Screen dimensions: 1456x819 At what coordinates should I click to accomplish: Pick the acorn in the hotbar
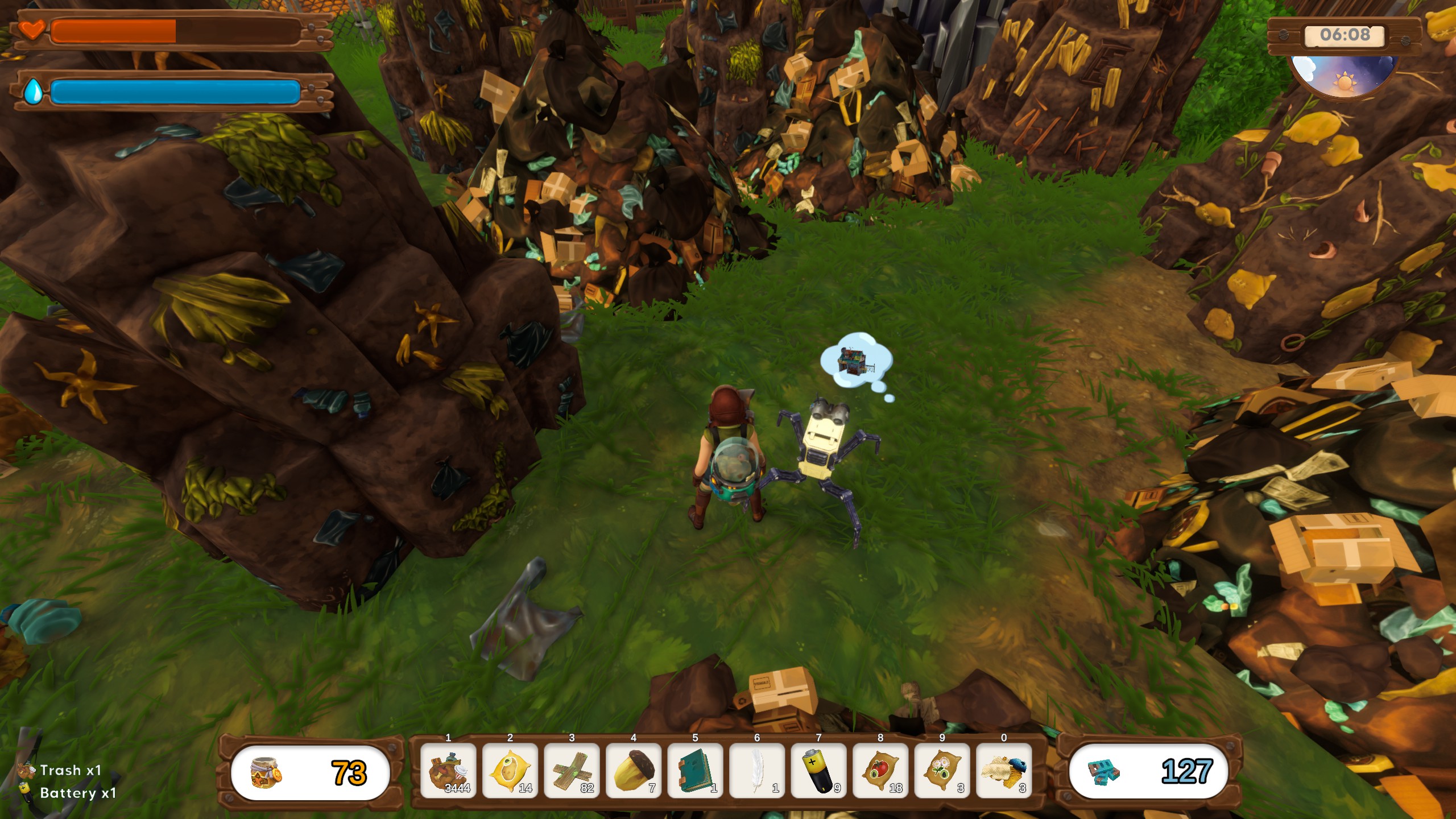pos(634,771)
